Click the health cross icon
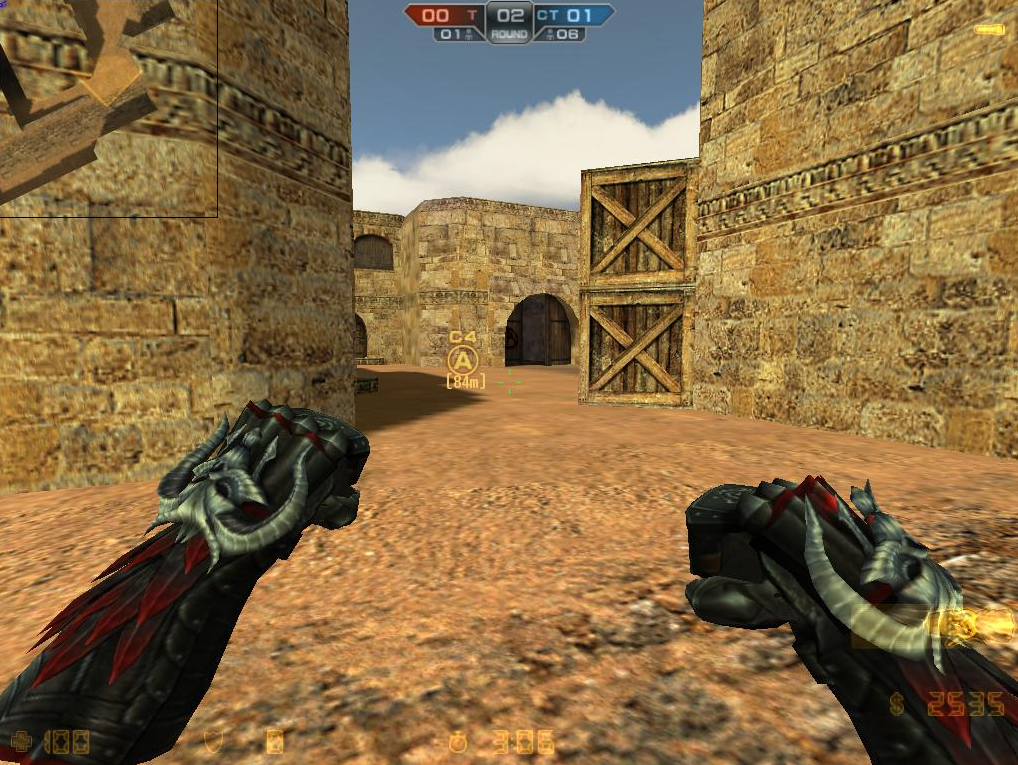 (x=19, y=742)
